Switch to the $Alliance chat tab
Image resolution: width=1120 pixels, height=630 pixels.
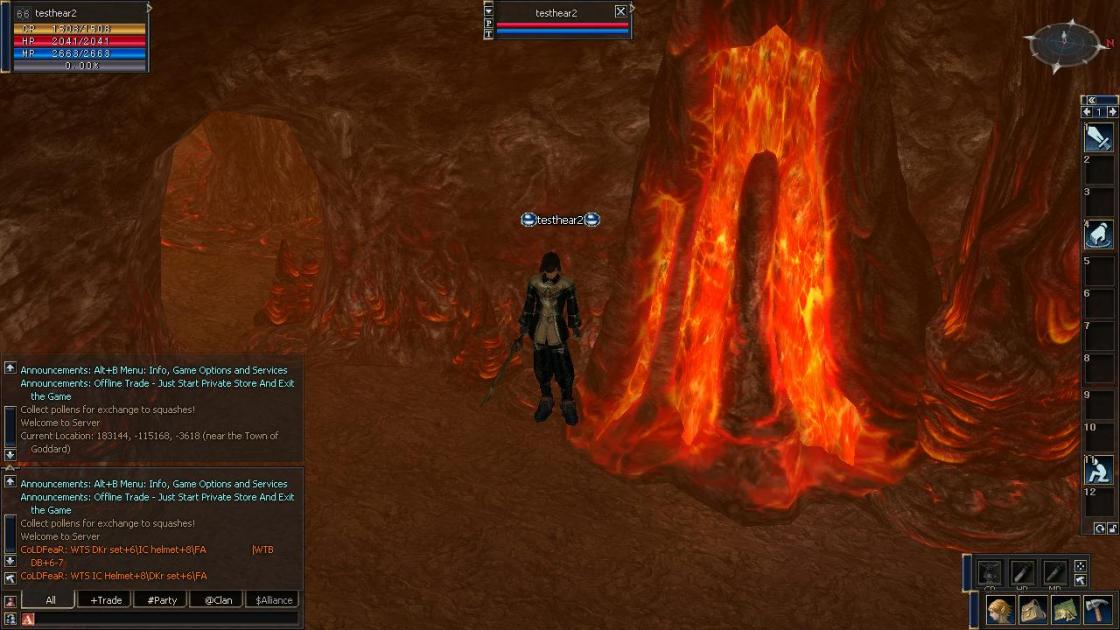coord(273,600)
